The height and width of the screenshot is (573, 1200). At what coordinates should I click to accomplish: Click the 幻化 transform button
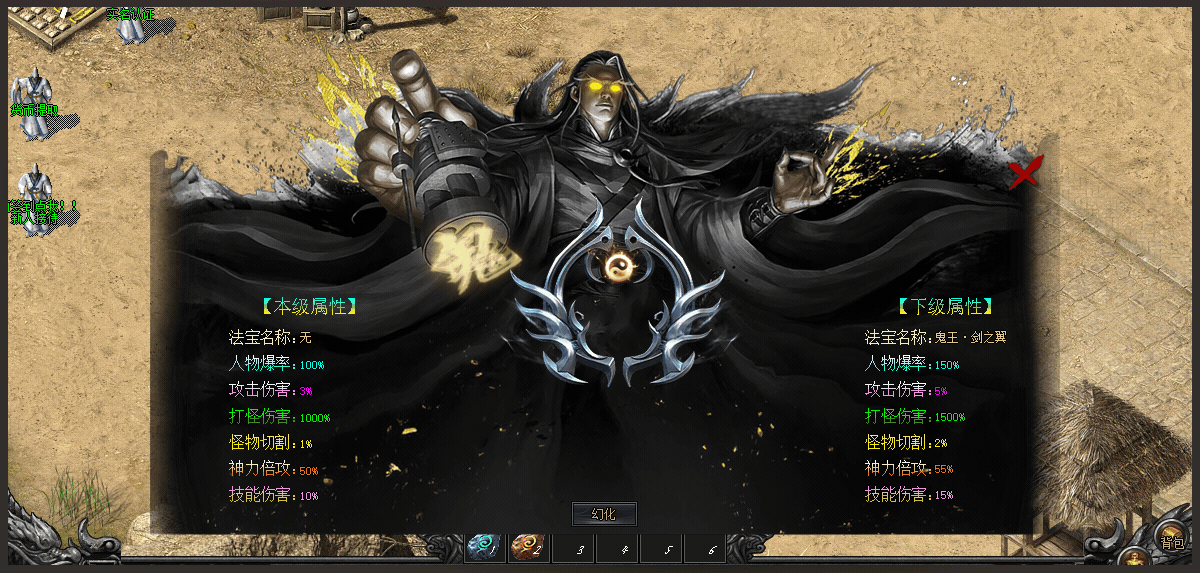coord(604,514)
